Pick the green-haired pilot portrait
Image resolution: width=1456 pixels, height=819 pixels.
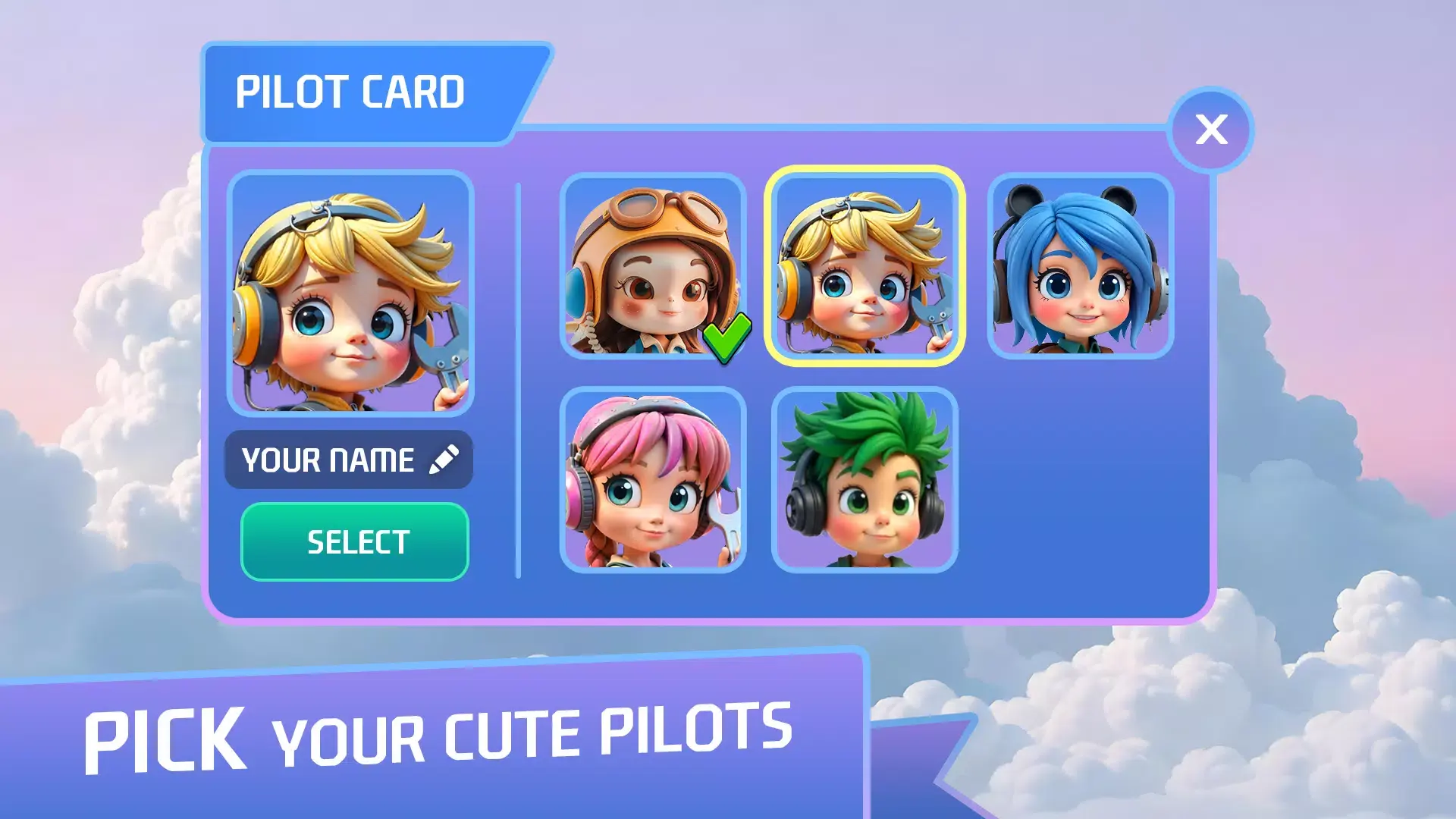click(x=864, y=479)
